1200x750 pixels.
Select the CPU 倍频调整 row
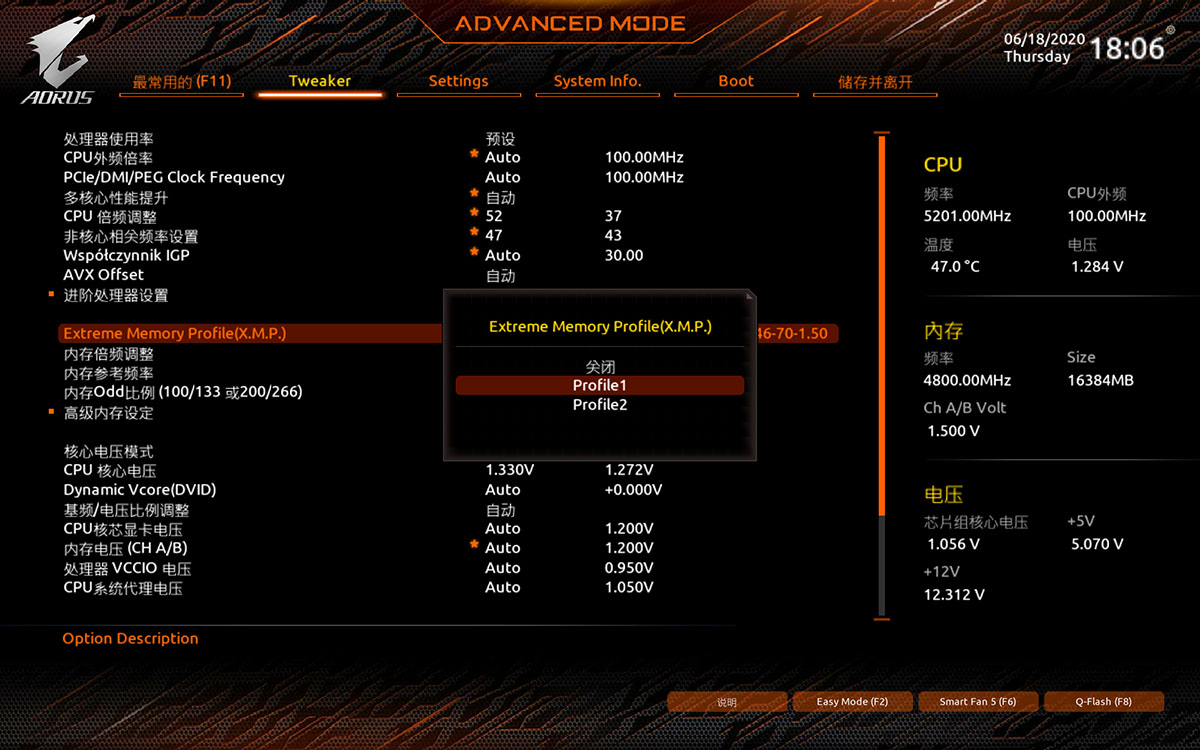pos(110,216)
